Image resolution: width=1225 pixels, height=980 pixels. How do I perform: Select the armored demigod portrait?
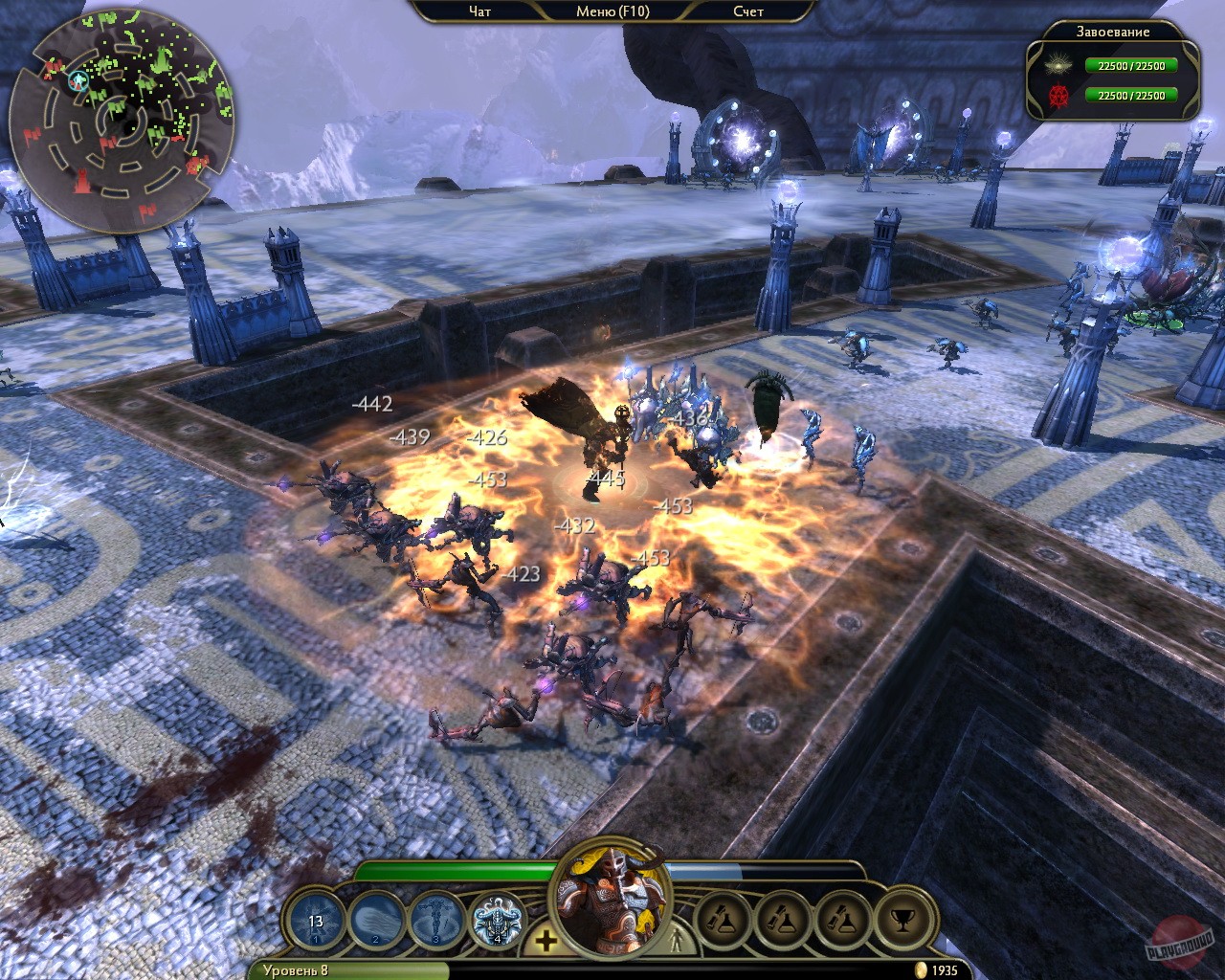pos(612,904)
